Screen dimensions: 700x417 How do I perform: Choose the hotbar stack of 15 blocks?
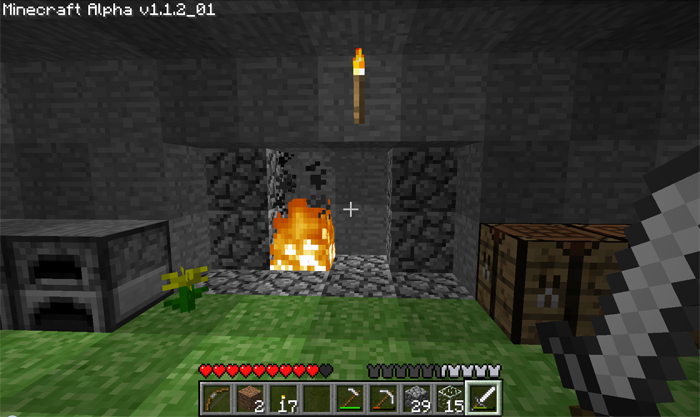click(x=448, y=398)
